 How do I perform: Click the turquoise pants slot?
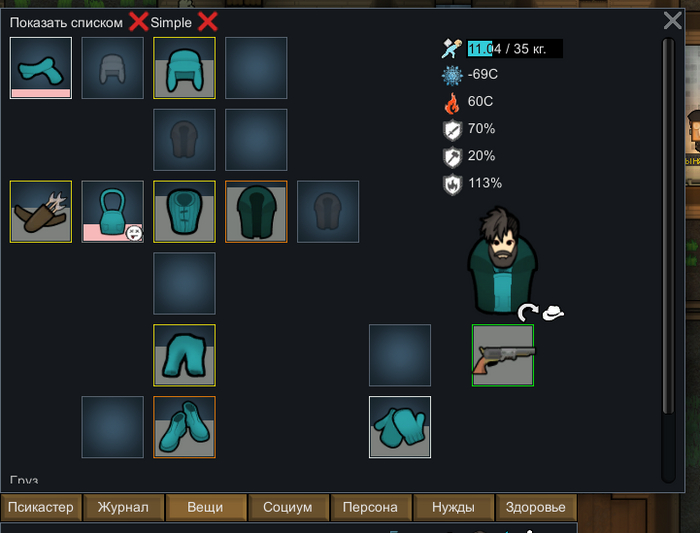184,355
